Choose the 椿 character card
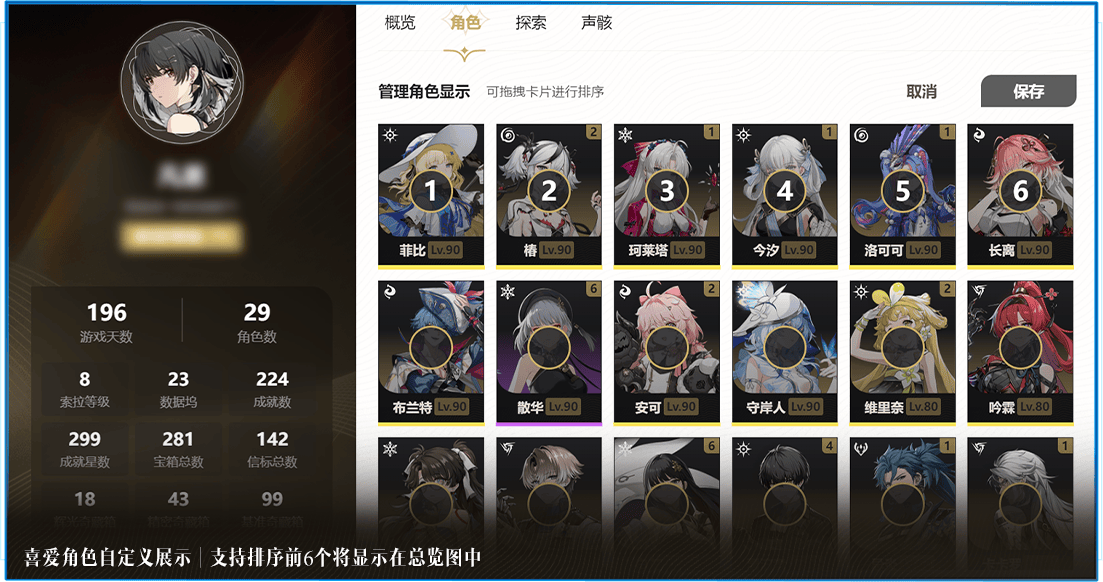1103x582 pixels. point(549,194)
